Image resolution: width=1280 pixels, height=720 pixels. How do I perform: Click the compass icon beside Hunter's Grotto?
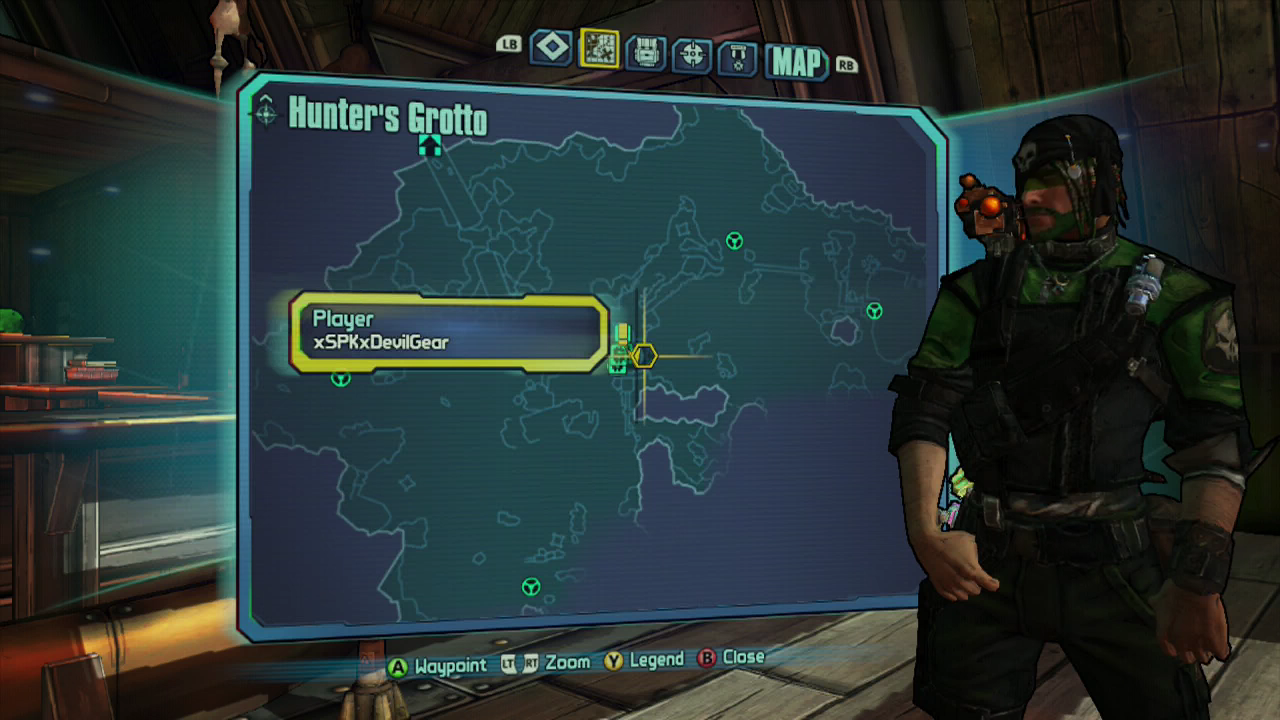point(265,113)
